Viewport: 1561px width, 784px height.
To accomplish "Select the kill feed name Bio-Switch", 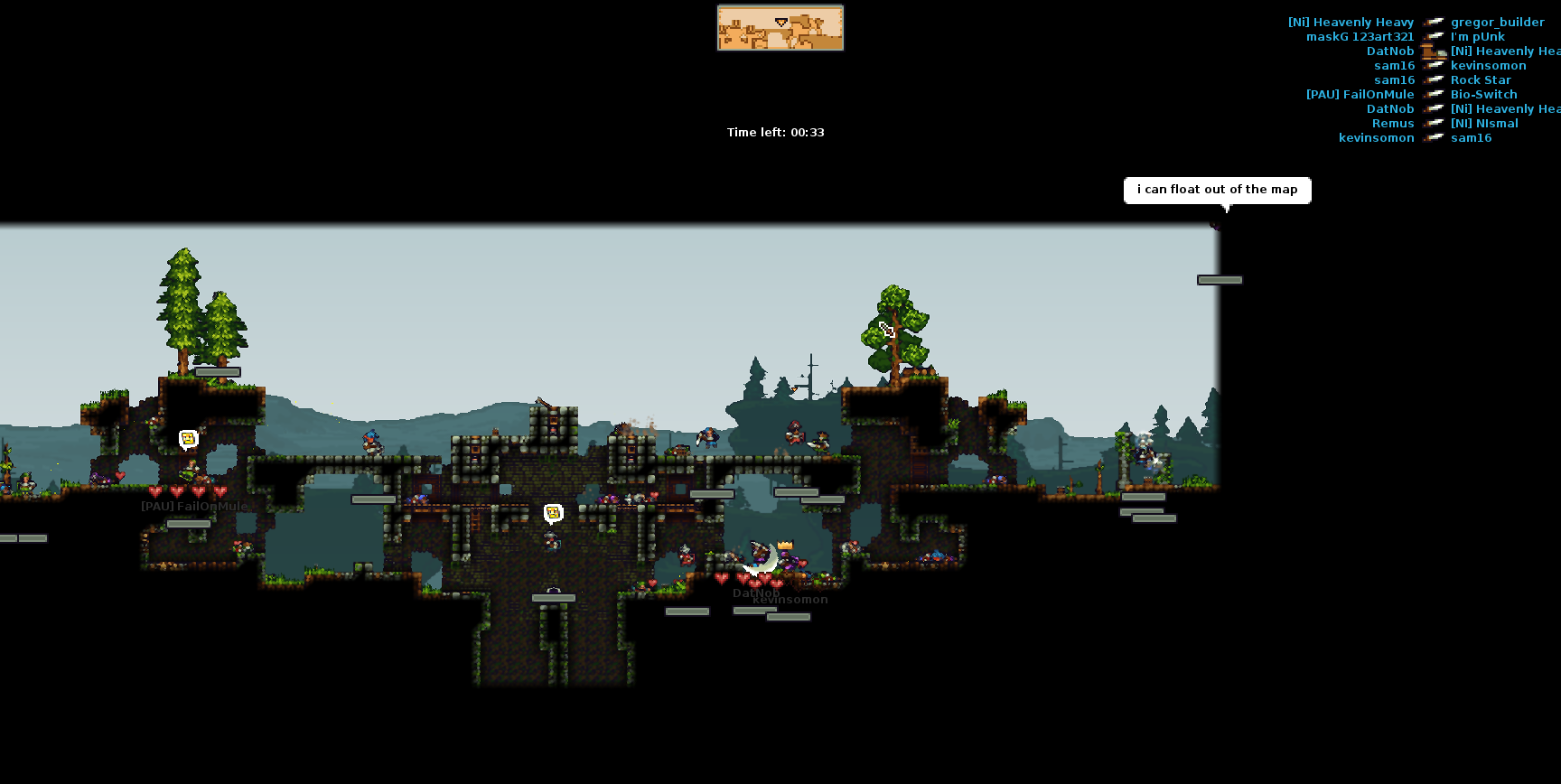I will point(1483,94).
